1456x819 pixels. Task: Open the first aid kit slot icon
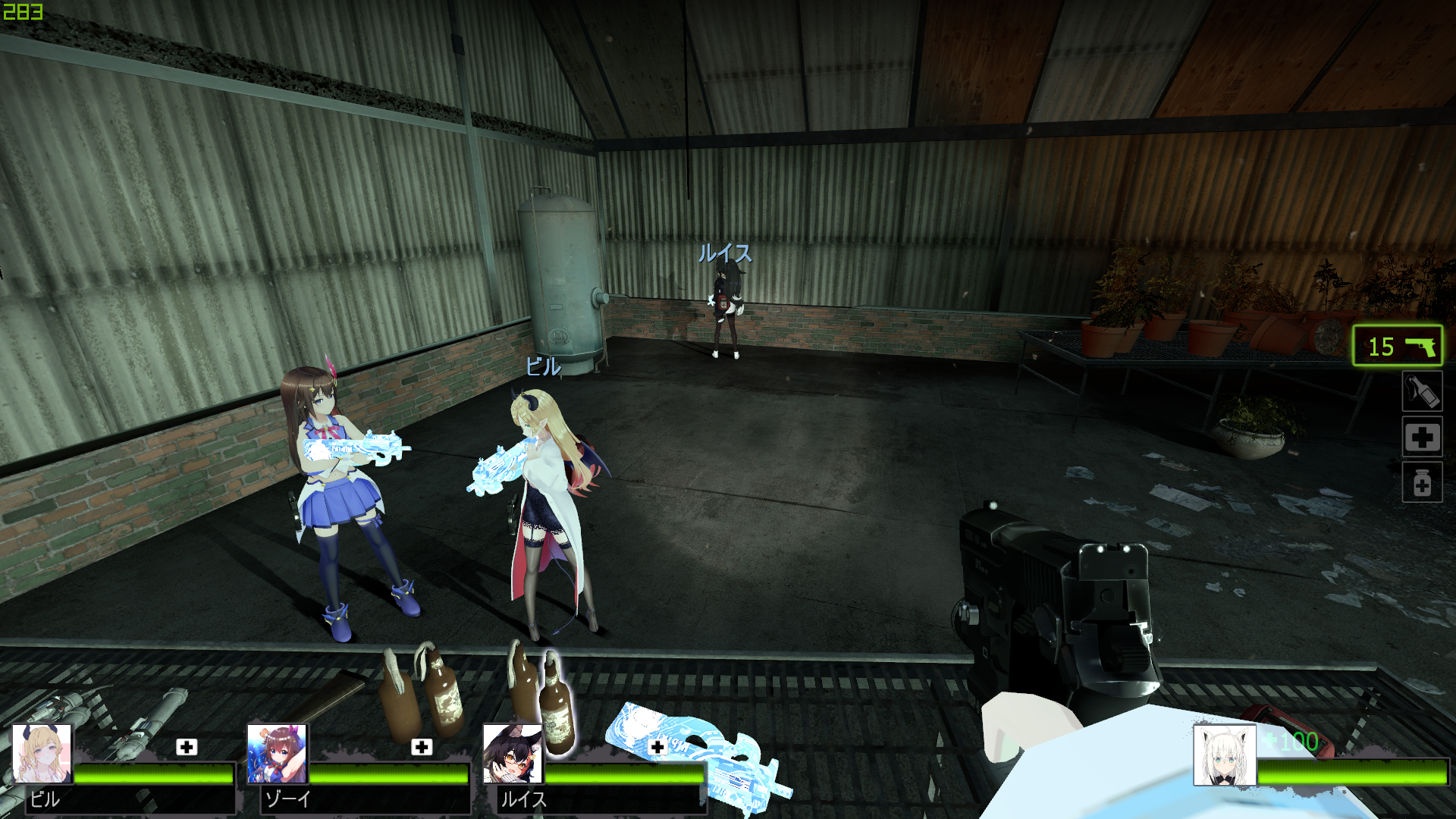point(1424,438)
